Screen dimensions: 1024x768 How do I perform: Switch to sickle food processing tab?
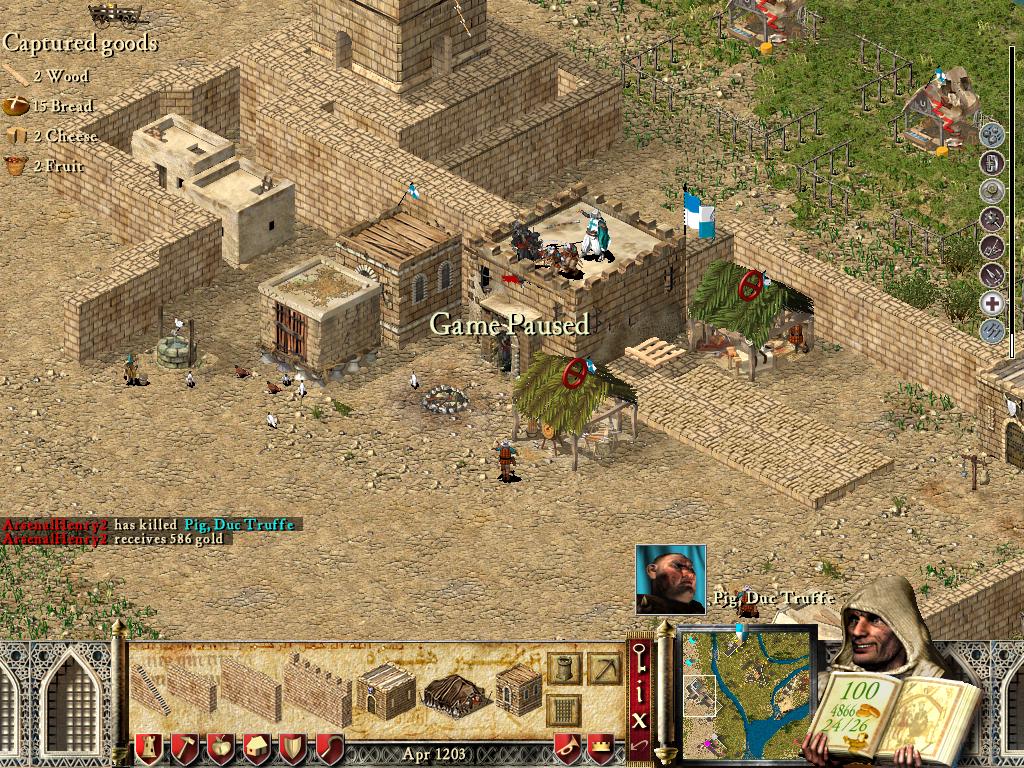point(329,748)
